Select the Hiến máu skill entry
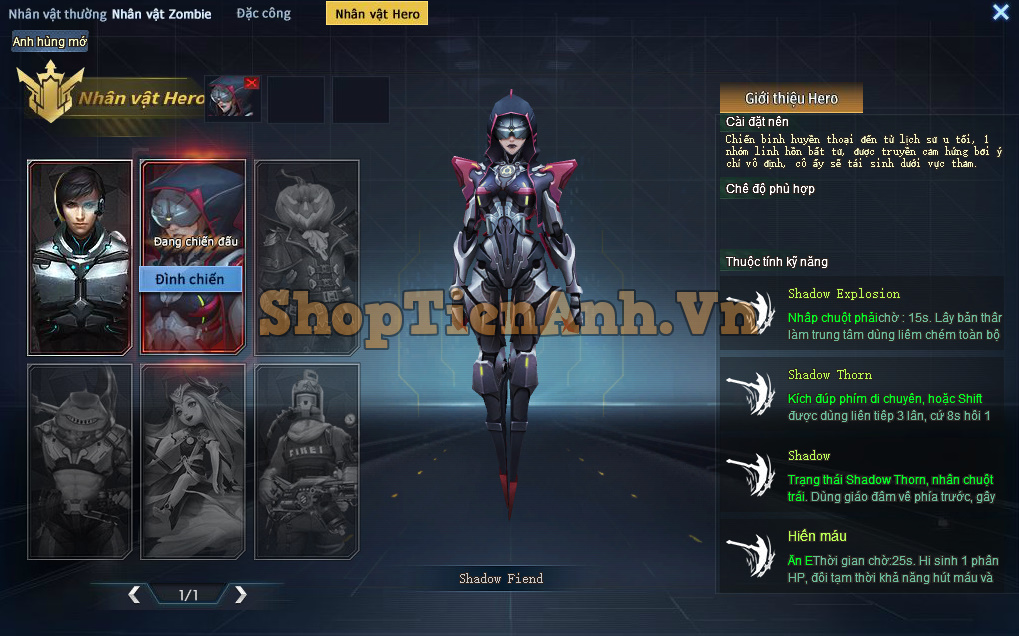This screenshot has height=636, width=1019. coord(860,556)
